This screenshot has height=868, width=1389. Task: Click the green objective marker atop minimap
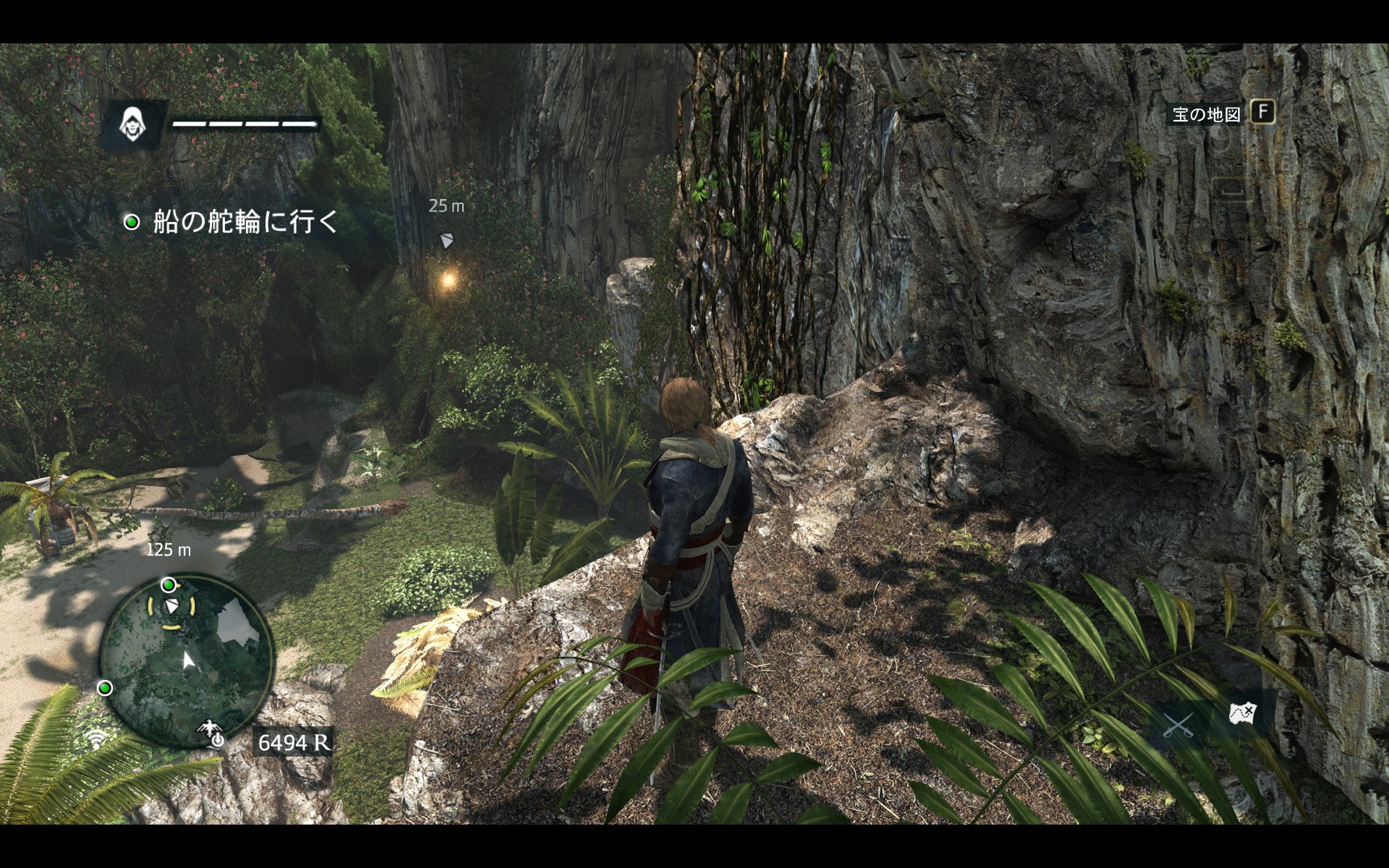pos(169,584)
